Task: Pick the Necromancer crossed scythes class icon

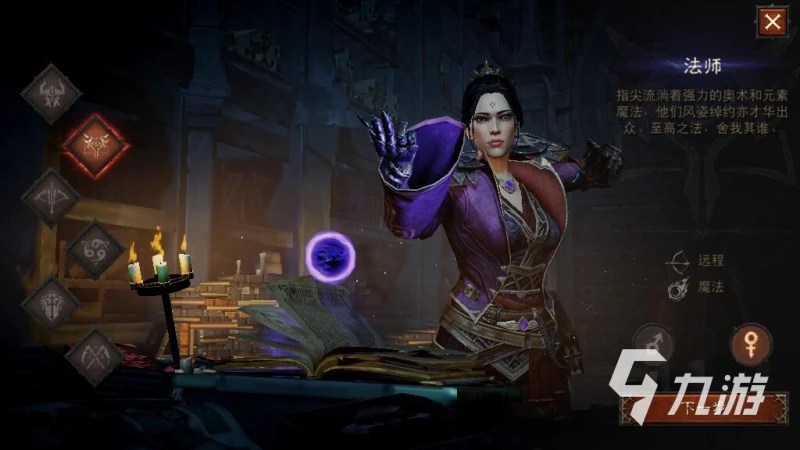Action: pos(95,355)
